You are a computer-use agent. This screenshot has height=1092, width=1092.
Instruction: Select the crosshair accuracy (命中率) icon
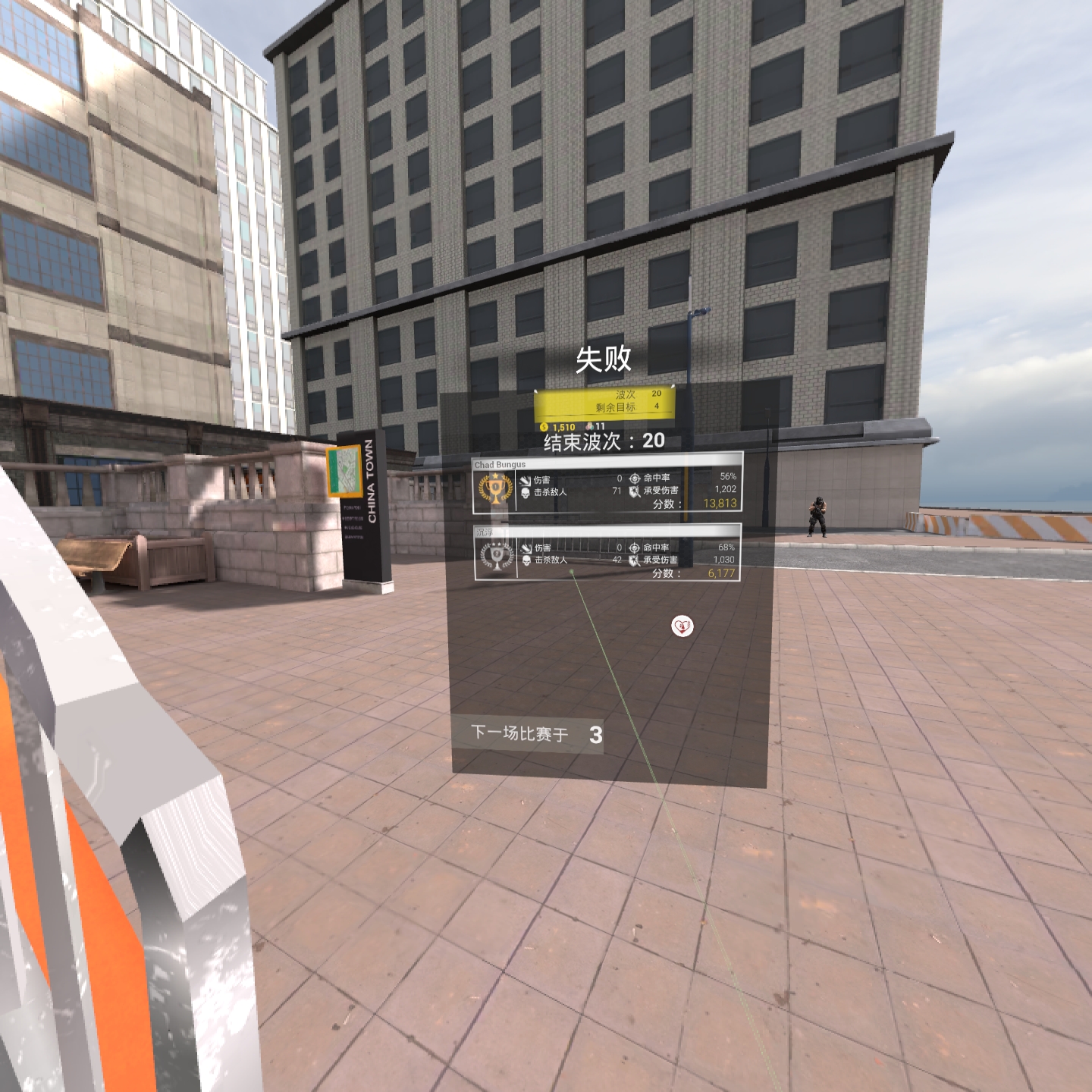coord(634,477)
